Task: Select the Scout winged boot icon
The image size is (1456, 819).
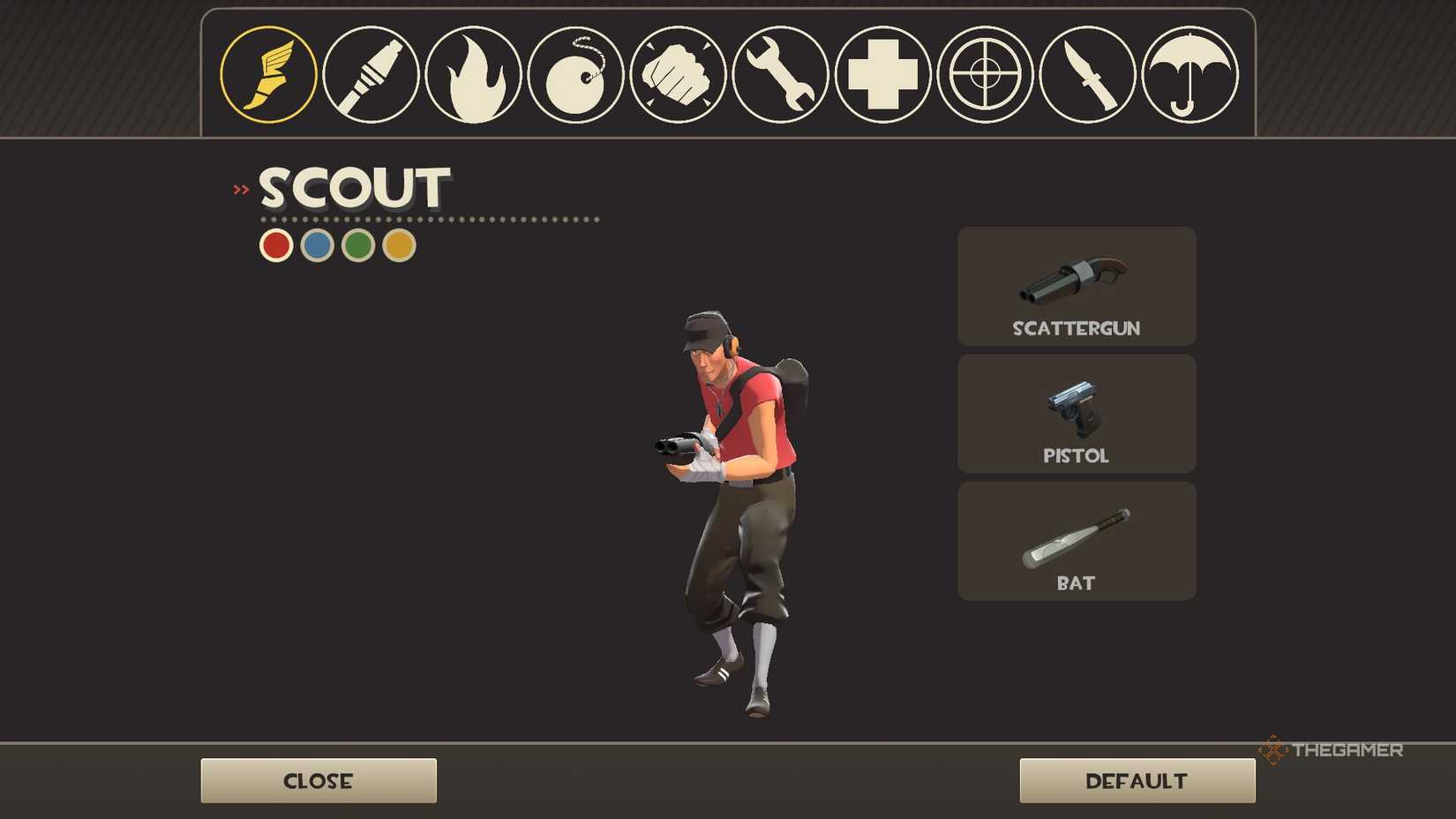Action: point(268,74)
